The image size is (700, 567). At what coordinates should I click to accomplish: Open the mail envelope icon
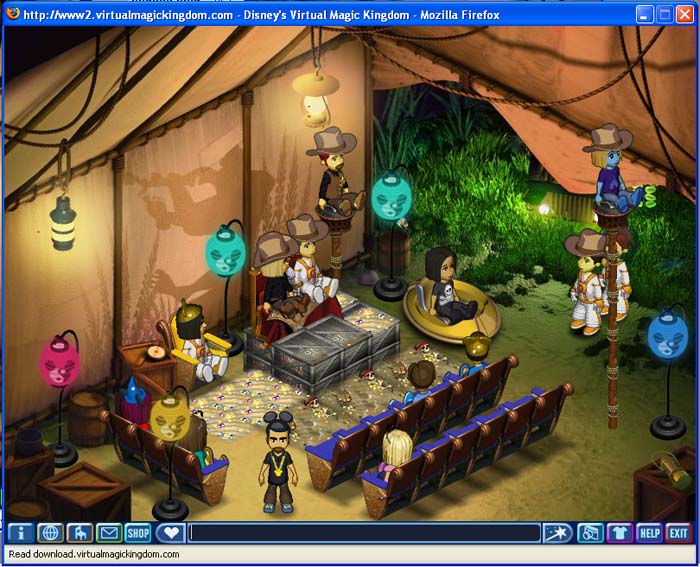[x=108, y=533]
